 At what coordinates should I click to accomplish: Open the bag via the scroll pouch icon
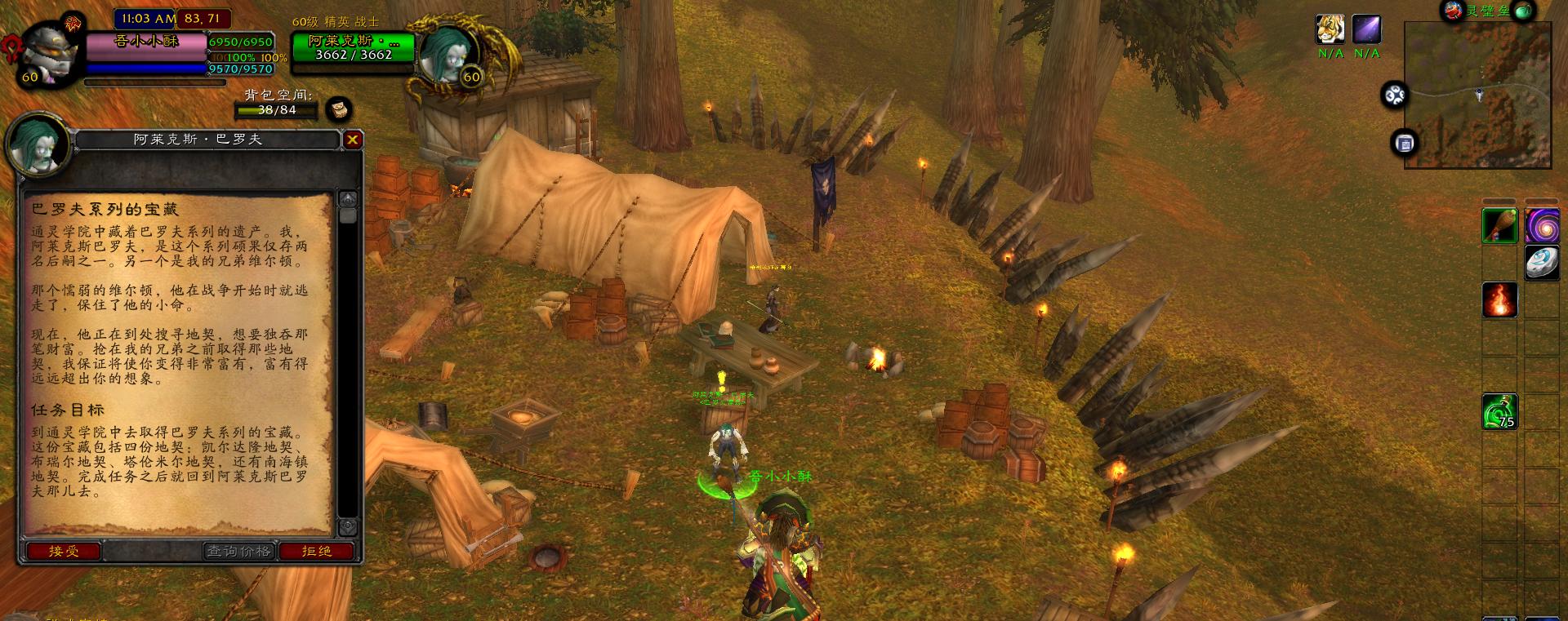click(x=338, y=109)
